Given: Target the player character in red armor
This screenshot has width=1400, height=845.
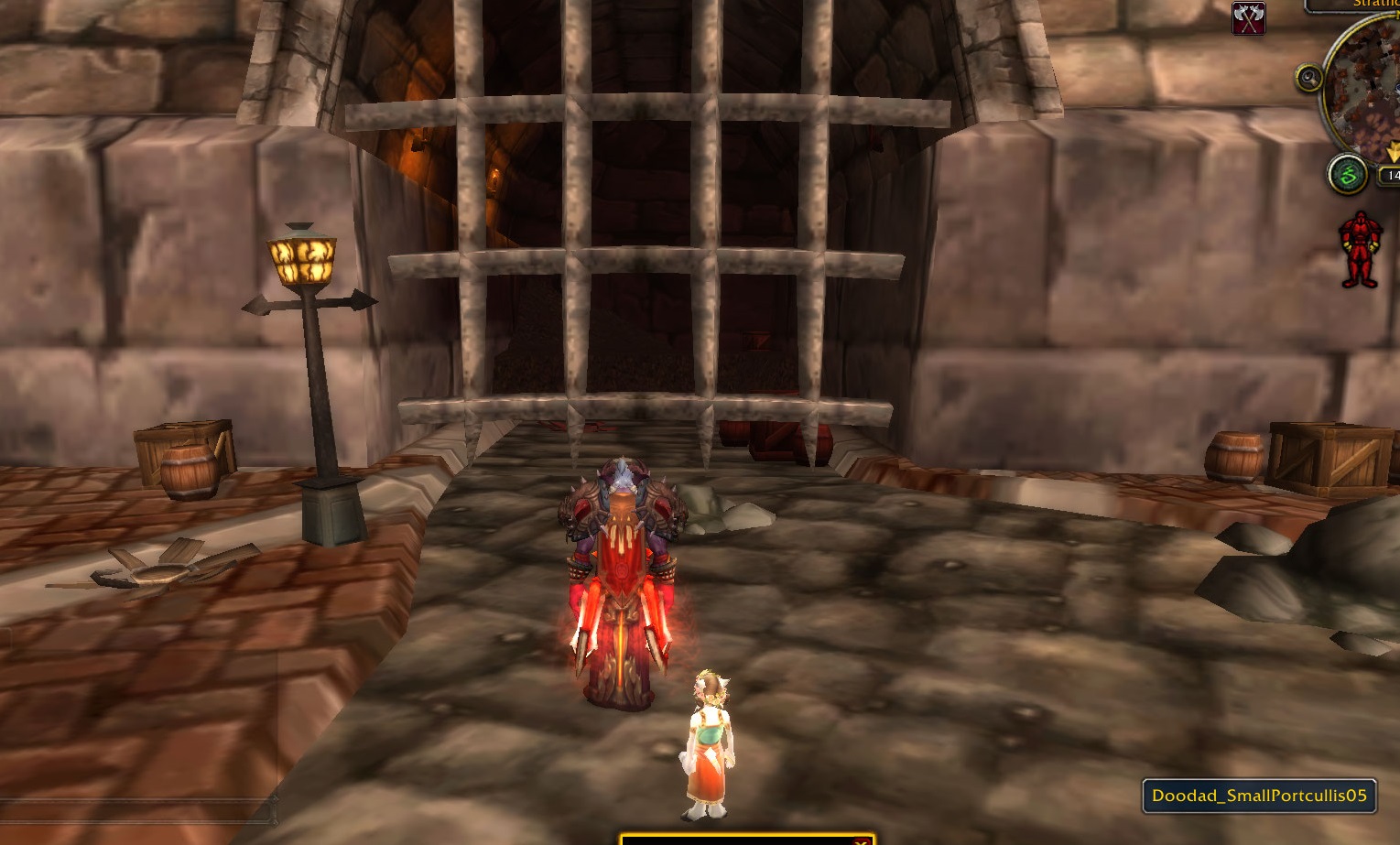Looking at the screenshot, I should tap(621, 577).
